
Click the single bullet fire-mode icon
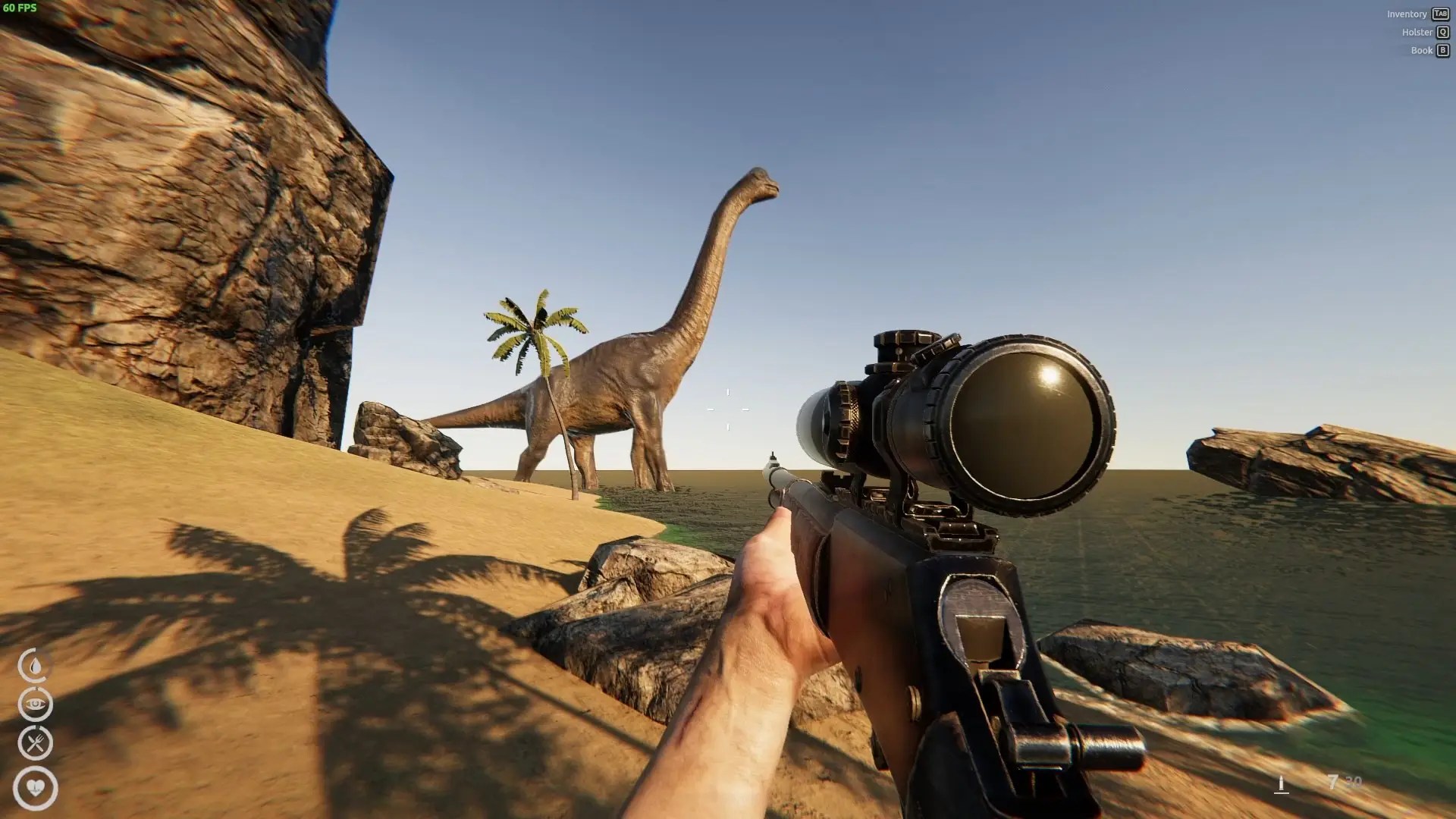coord(1282,783)
